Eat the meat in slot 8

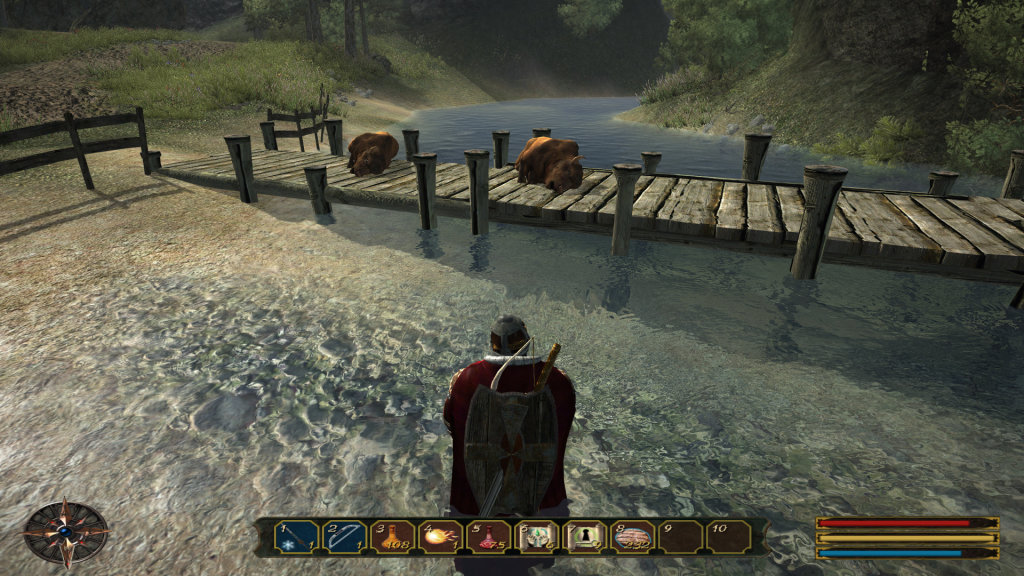(x=632, y=537)
